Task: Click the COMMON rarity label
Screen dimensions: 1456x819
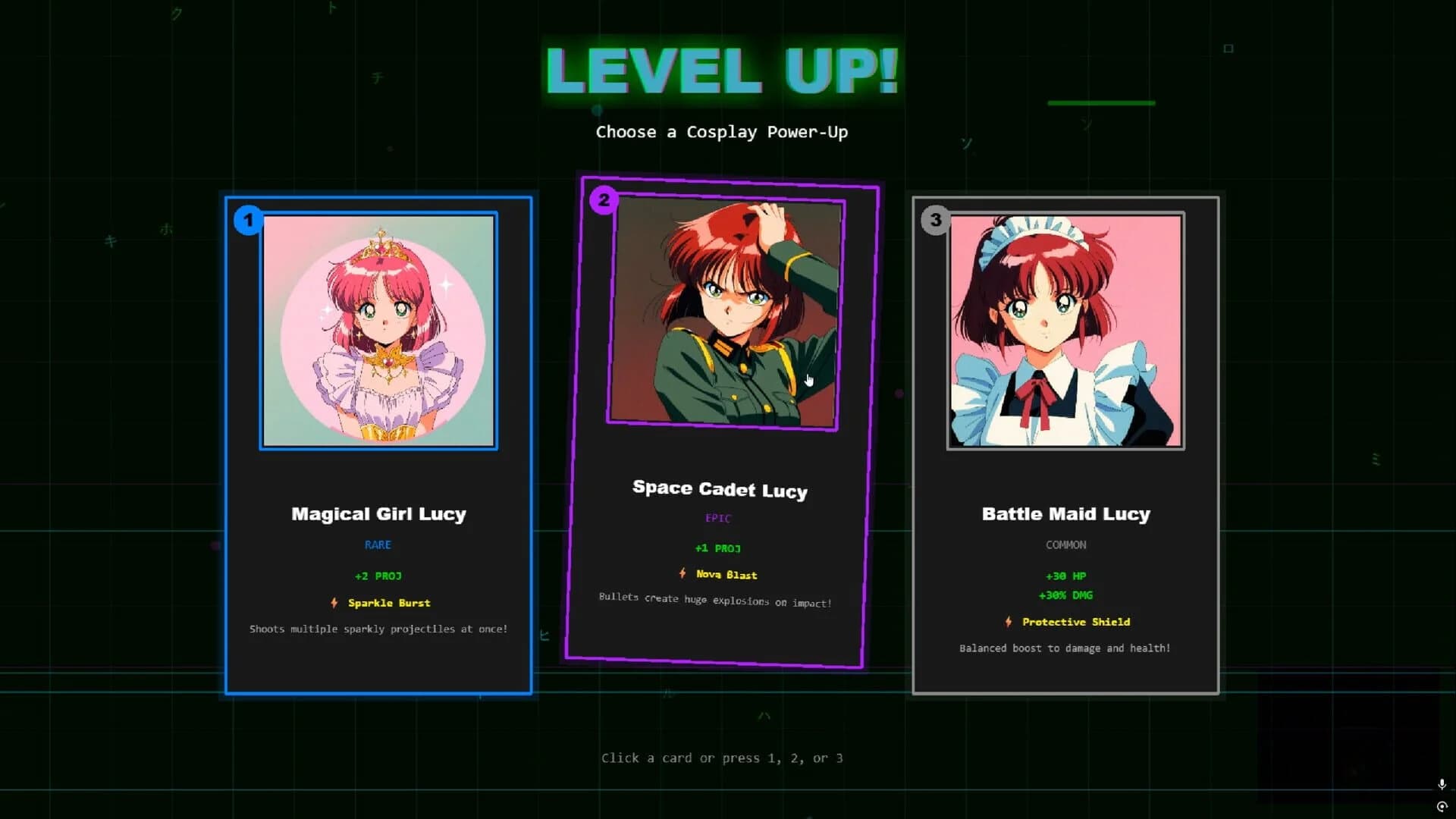Action: pyautogui.click(x=1065, y=544)
